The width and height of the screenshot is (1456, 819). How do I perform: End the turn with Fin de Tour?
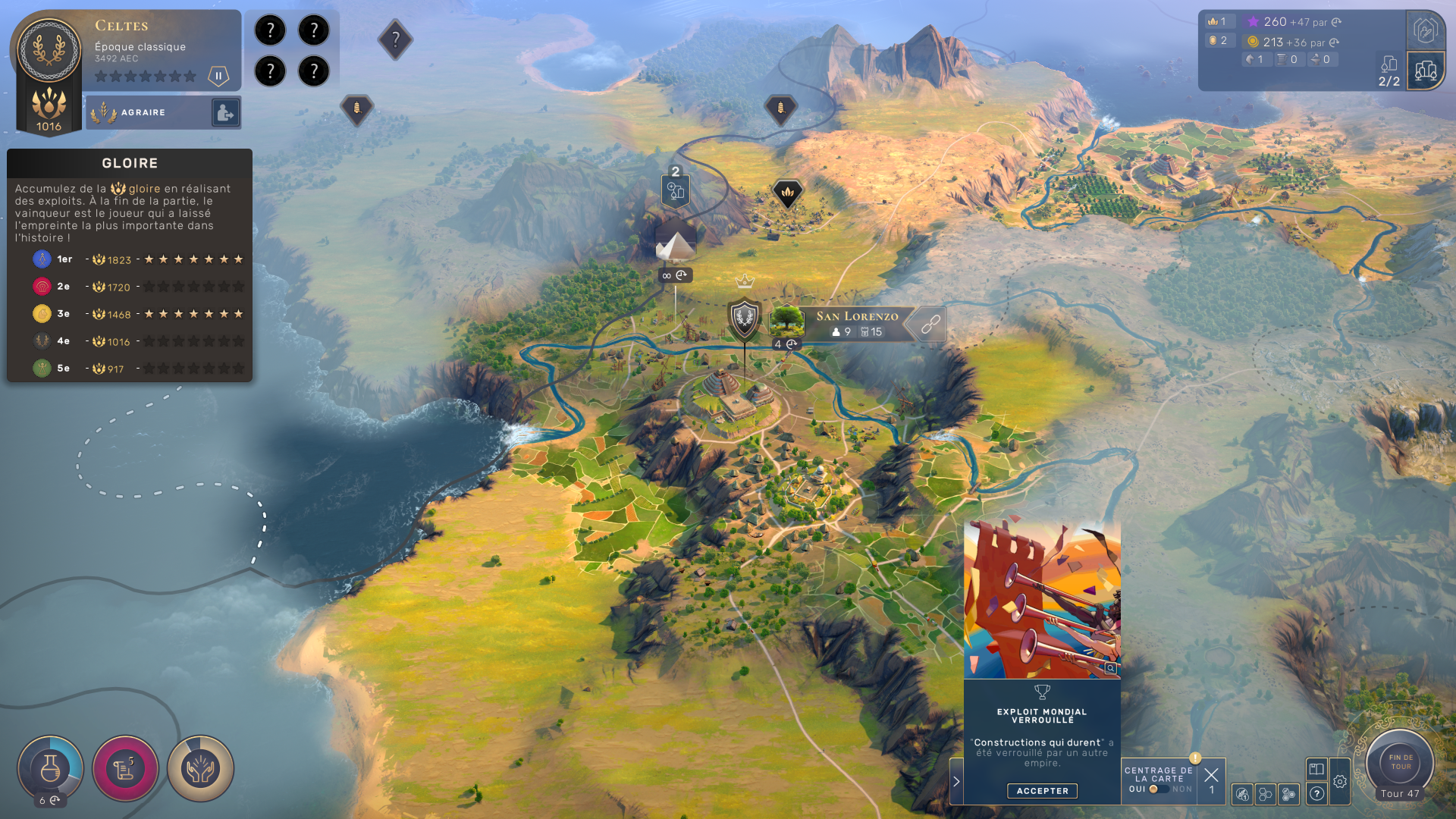click(x=1400, y=762)
